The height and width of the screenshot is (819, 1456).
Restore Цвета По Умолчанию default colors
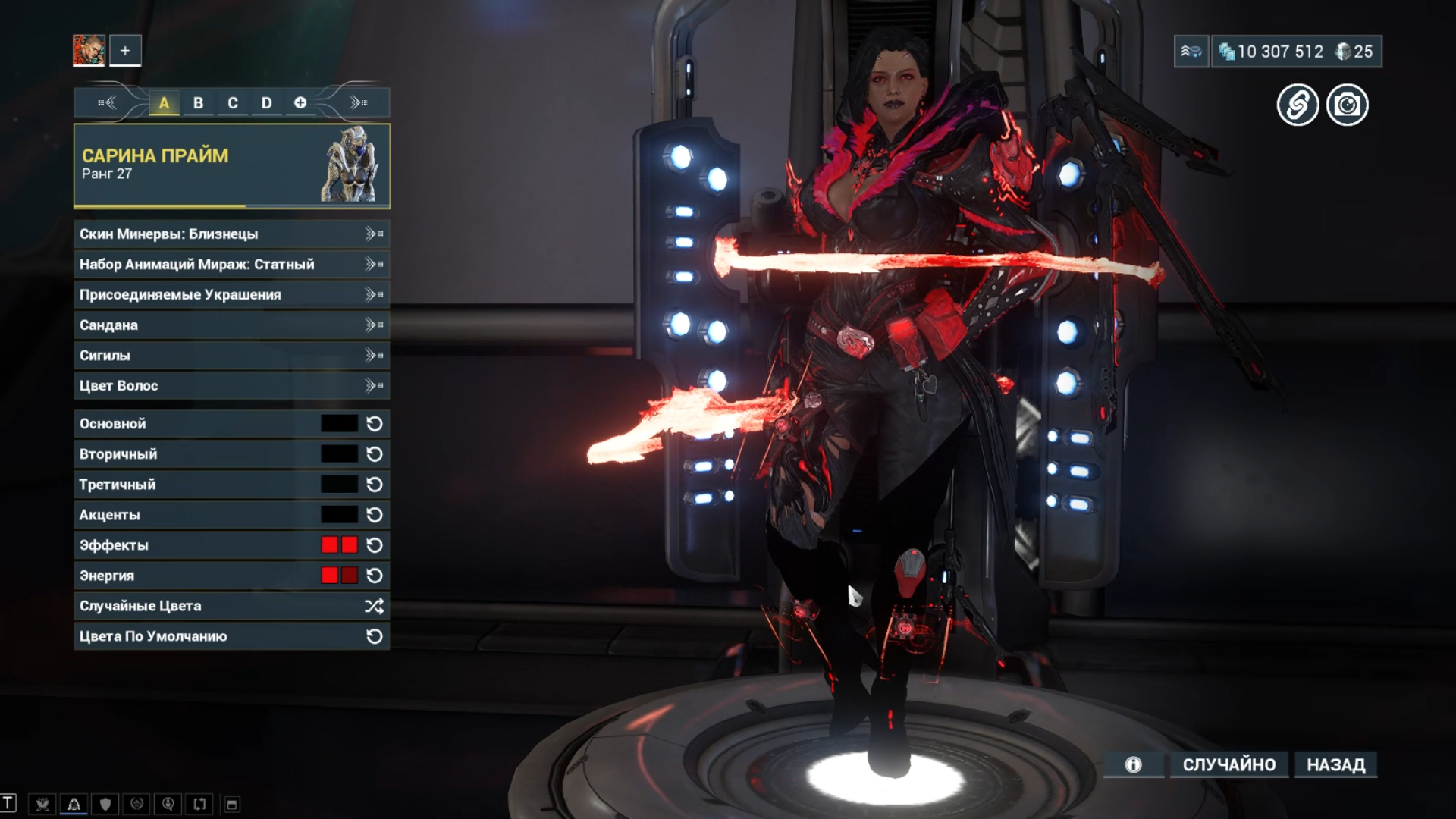(231, 636)
